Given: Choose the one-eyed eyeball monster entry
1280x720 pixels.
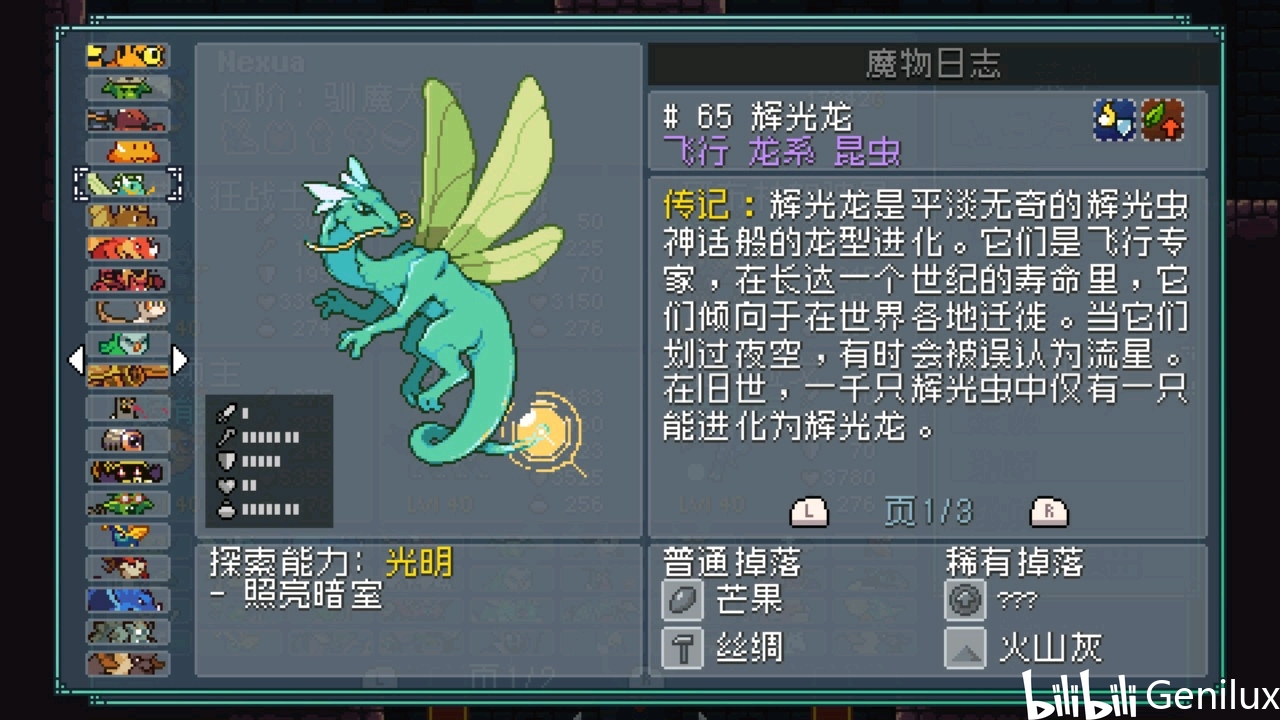Looking at the screenshot, I should [127, 440].
